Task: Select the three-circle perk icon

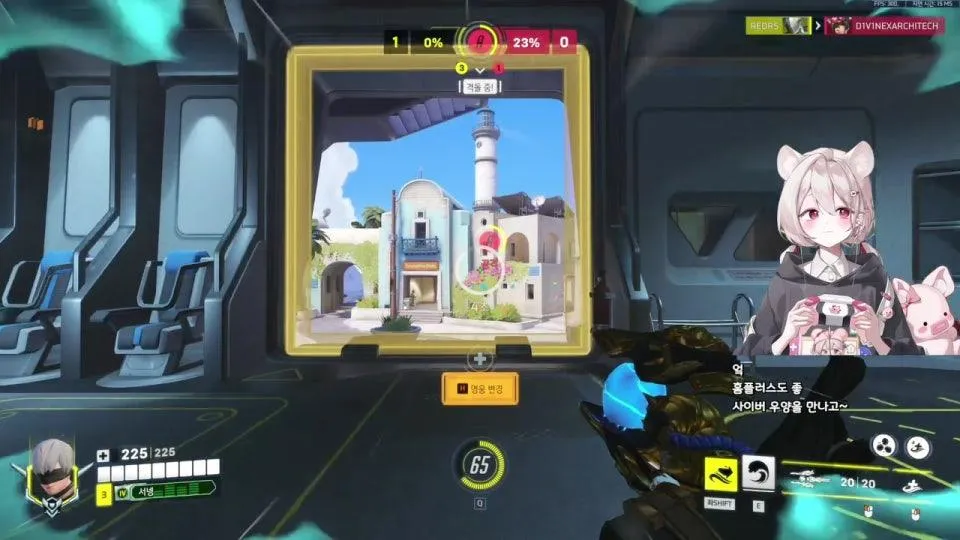Action: tap(883, 446)
